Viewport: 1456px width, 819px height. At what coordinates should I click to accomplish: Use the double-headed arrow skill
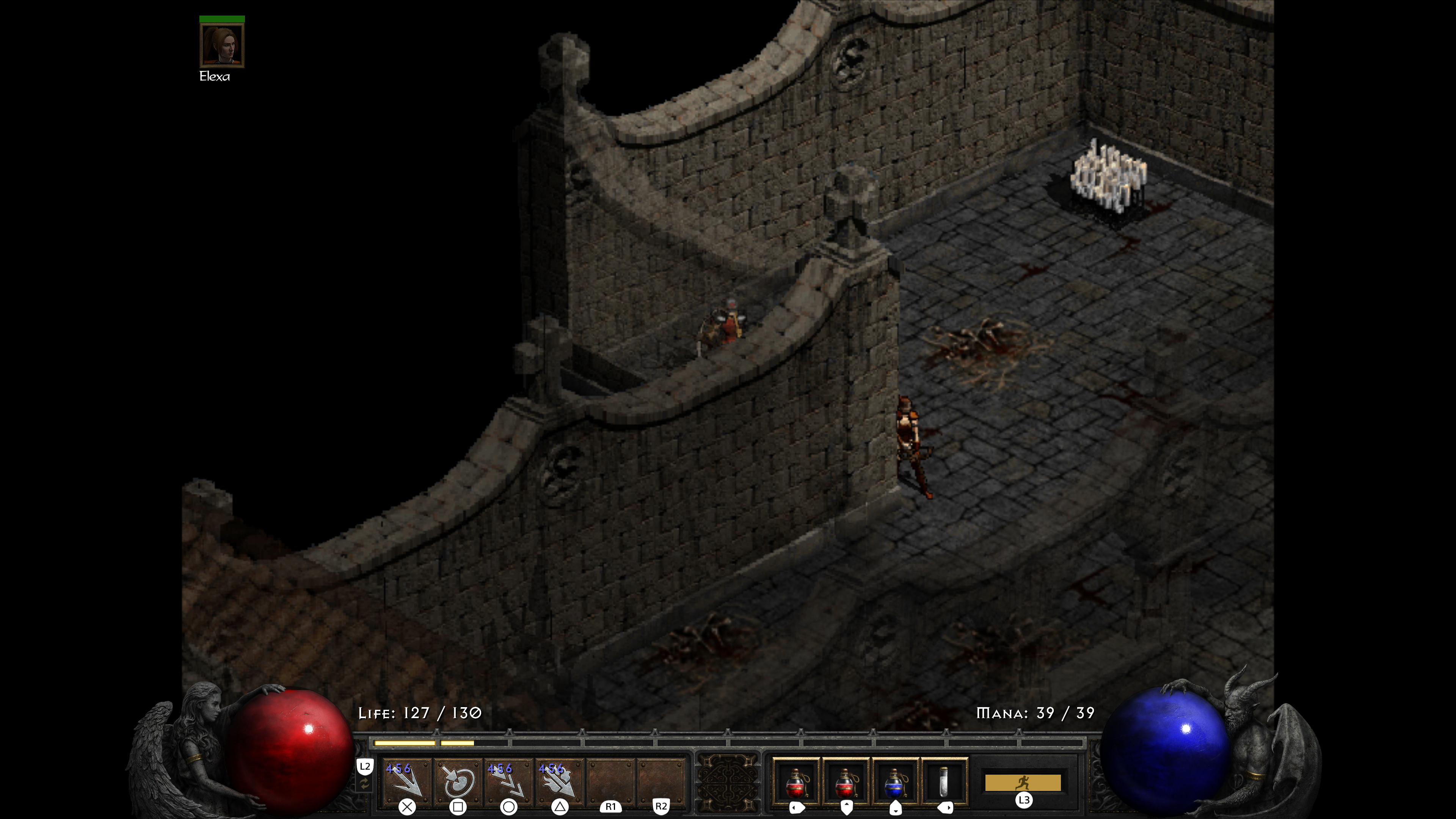click(x=508, y=781)
